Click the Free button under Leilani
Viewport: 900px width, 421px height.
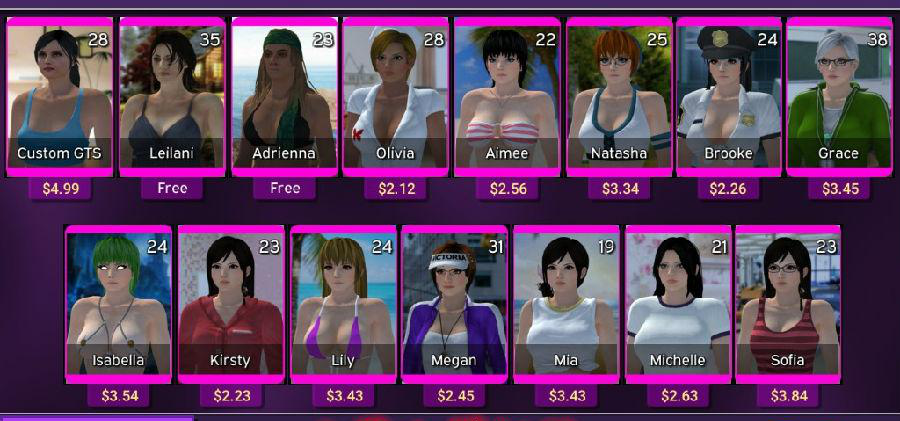coord(172,188)
